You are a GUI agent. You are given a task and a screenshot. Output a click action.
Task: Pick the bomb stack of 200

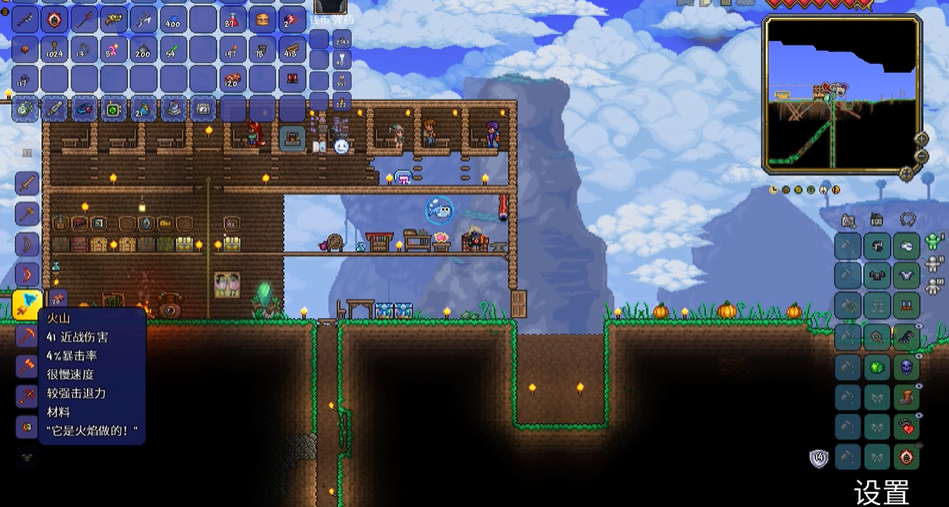tap(143, 49)
